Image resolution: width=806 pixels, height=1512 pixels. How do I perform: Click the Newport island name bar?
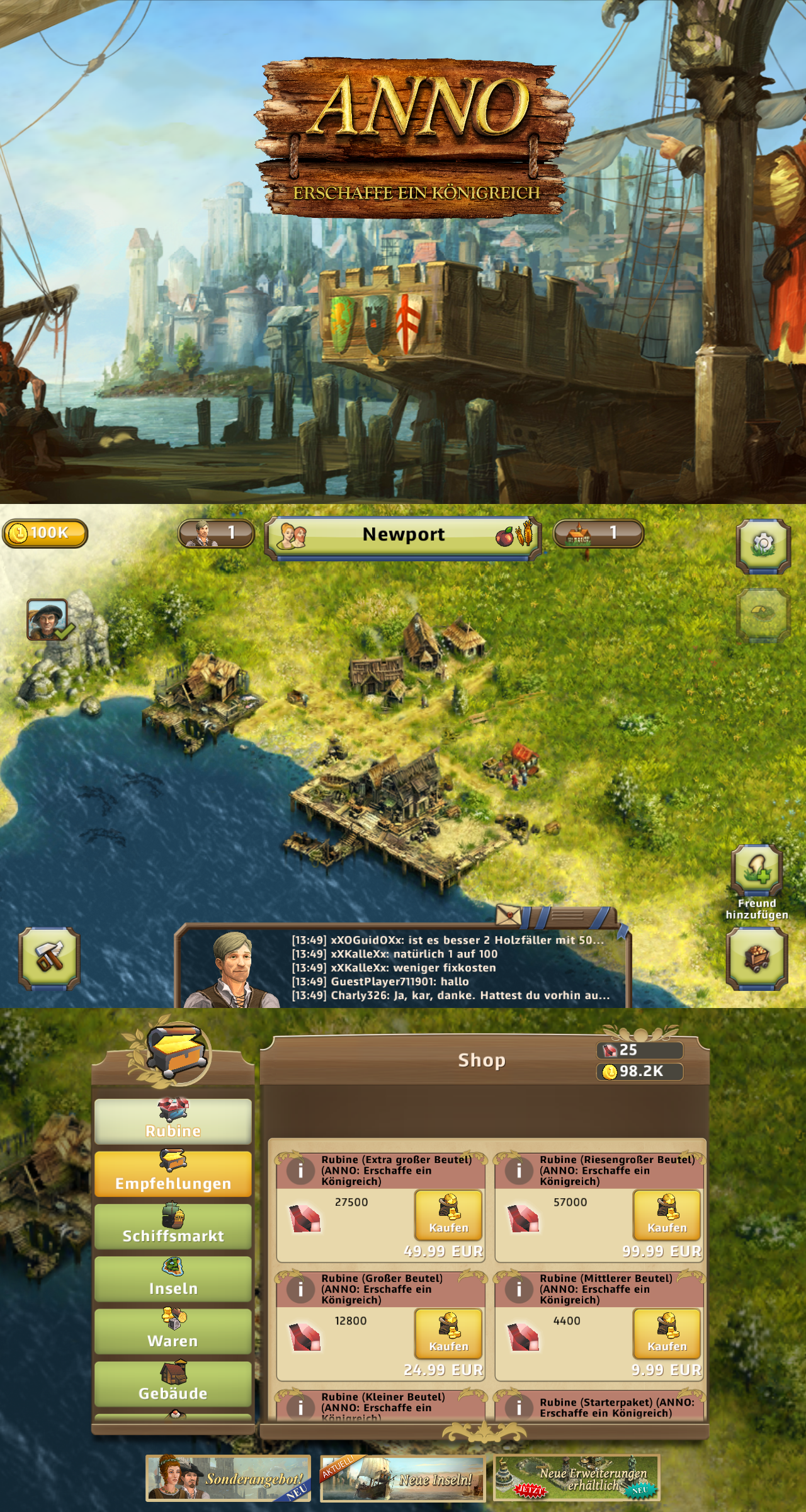coord(403,535)
